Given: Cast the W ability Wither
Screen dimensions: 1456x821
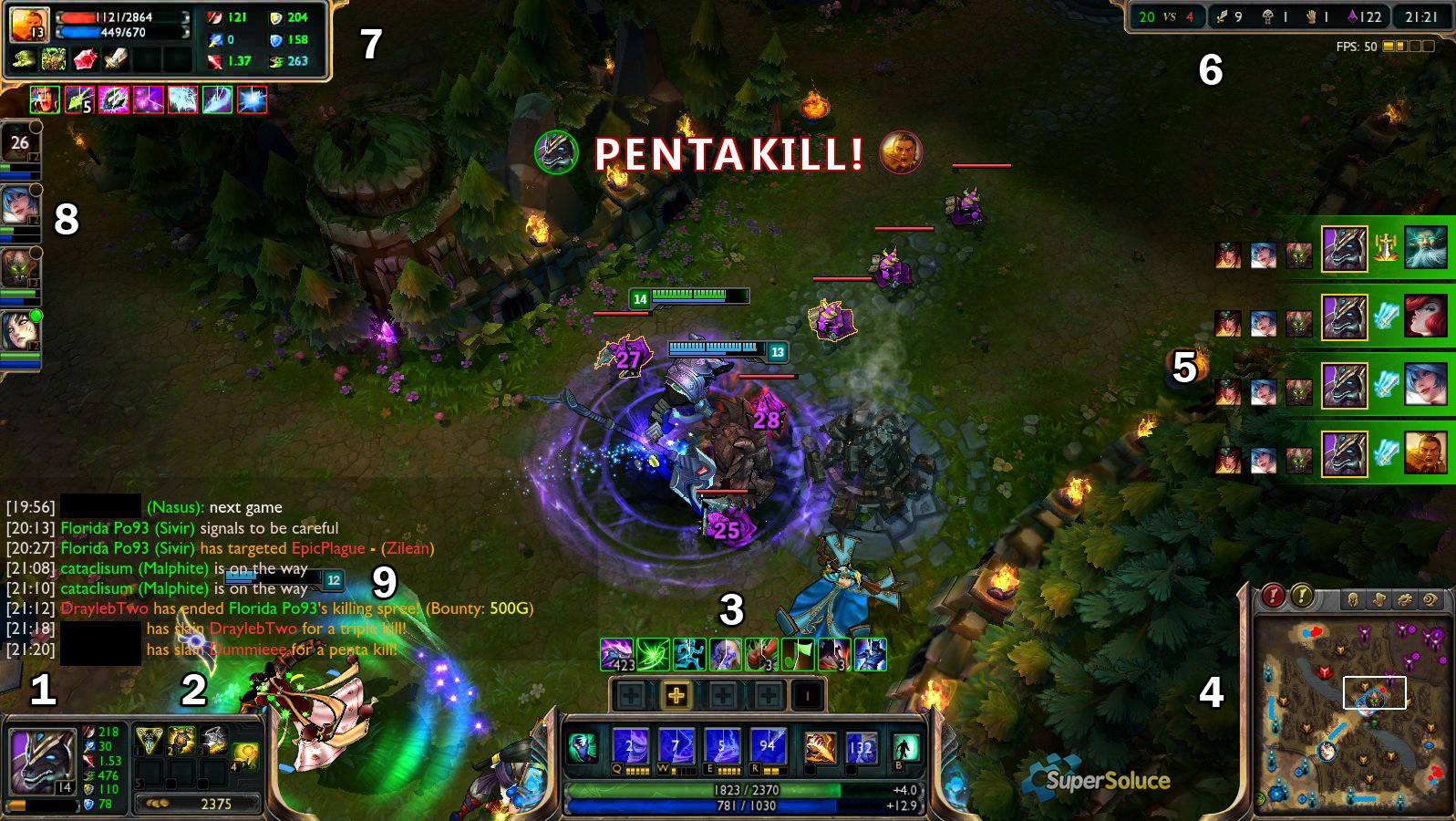Looking at the screenshot, I should 676,747.
